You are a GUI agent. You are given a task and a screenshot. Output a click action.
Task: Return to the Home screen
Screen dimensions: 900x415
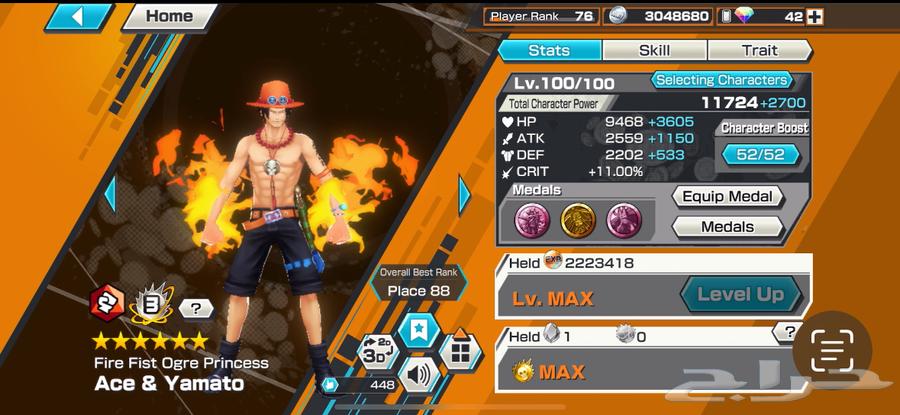coord(170,16)
